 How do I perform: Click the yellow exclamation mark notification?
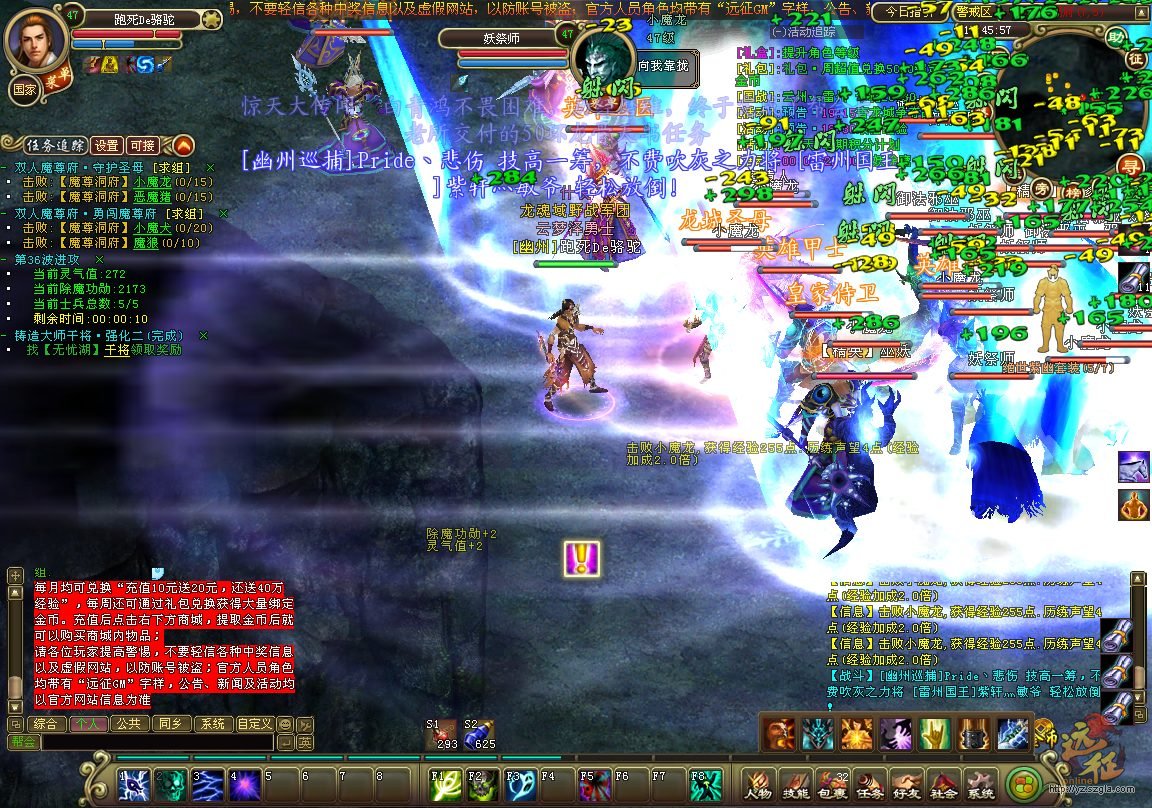(x=581, y=558)
